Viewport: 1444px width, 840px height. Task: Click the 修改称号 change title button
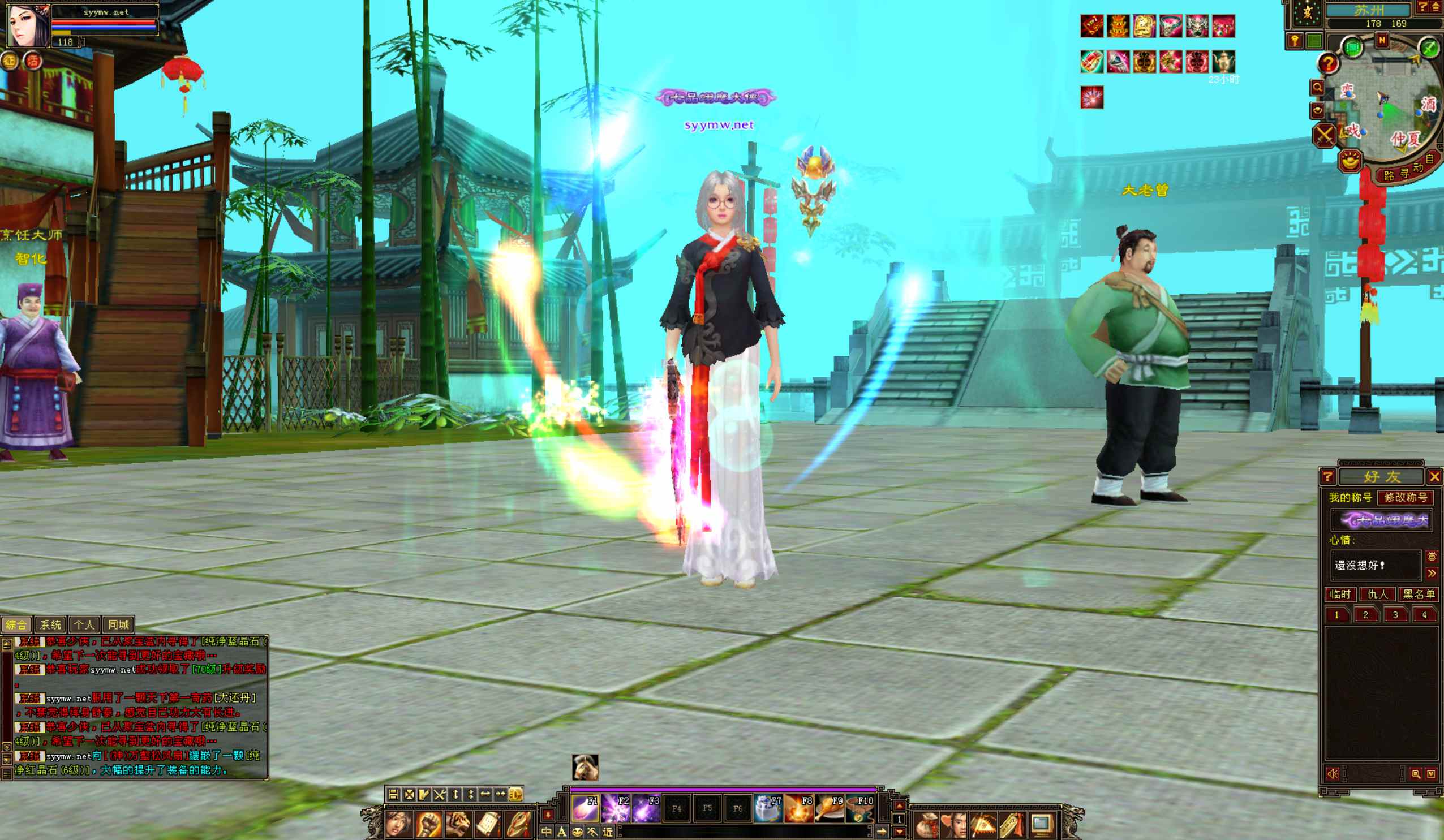point(1405,497)
